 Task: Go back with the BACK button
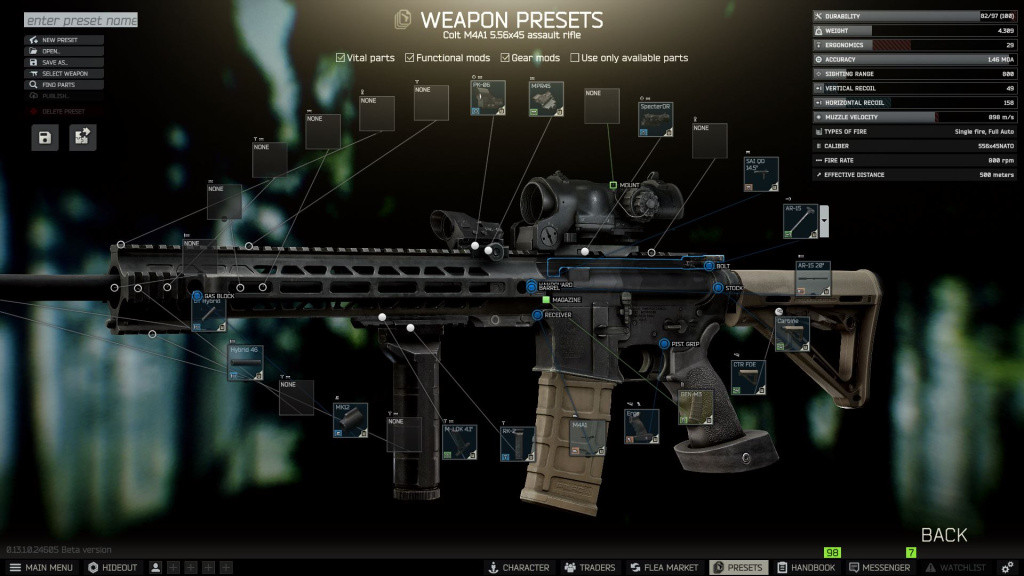coord(943,535)
